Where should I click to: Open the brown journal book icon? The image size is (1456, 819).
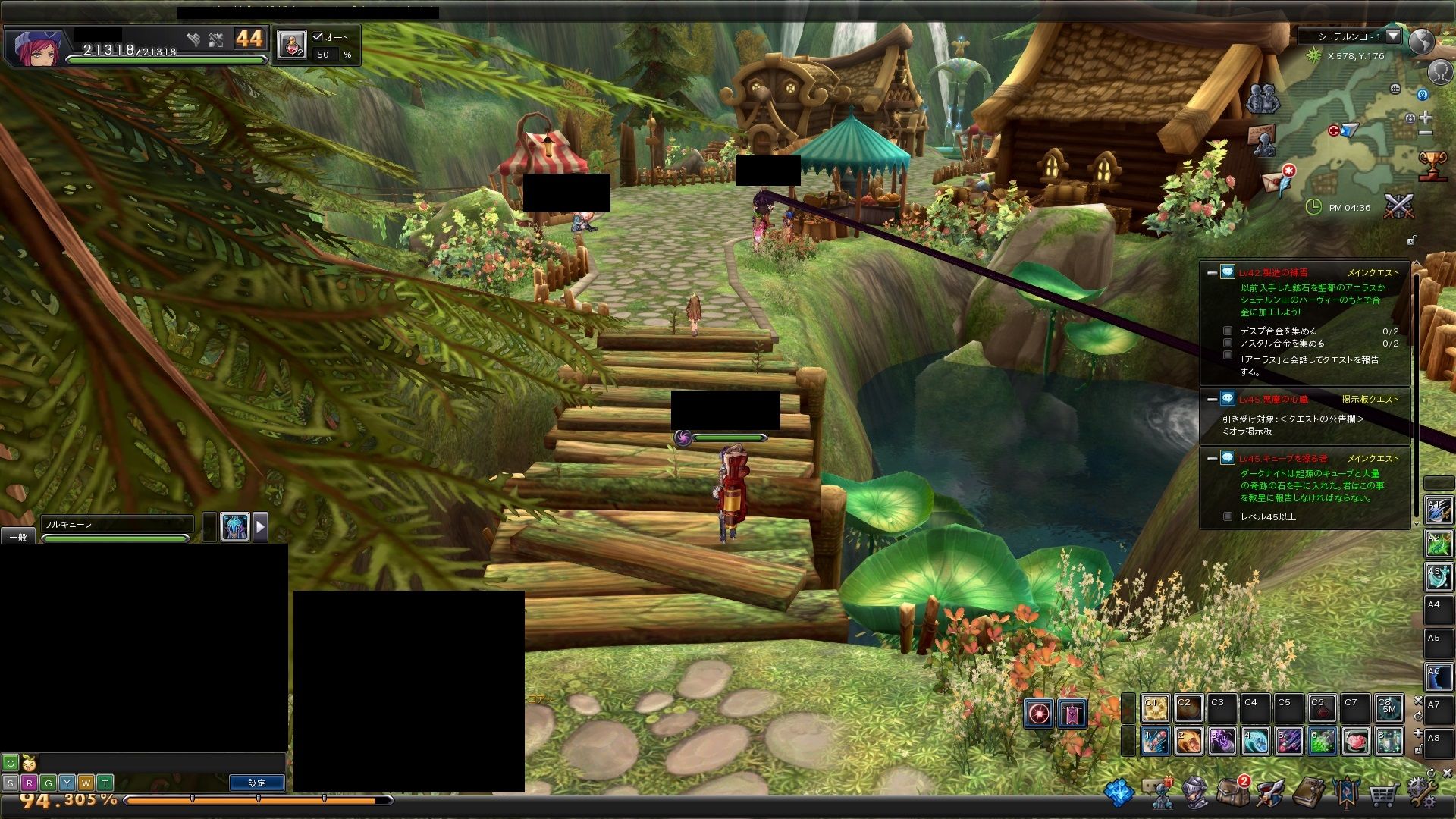(x=1307, y=793)
